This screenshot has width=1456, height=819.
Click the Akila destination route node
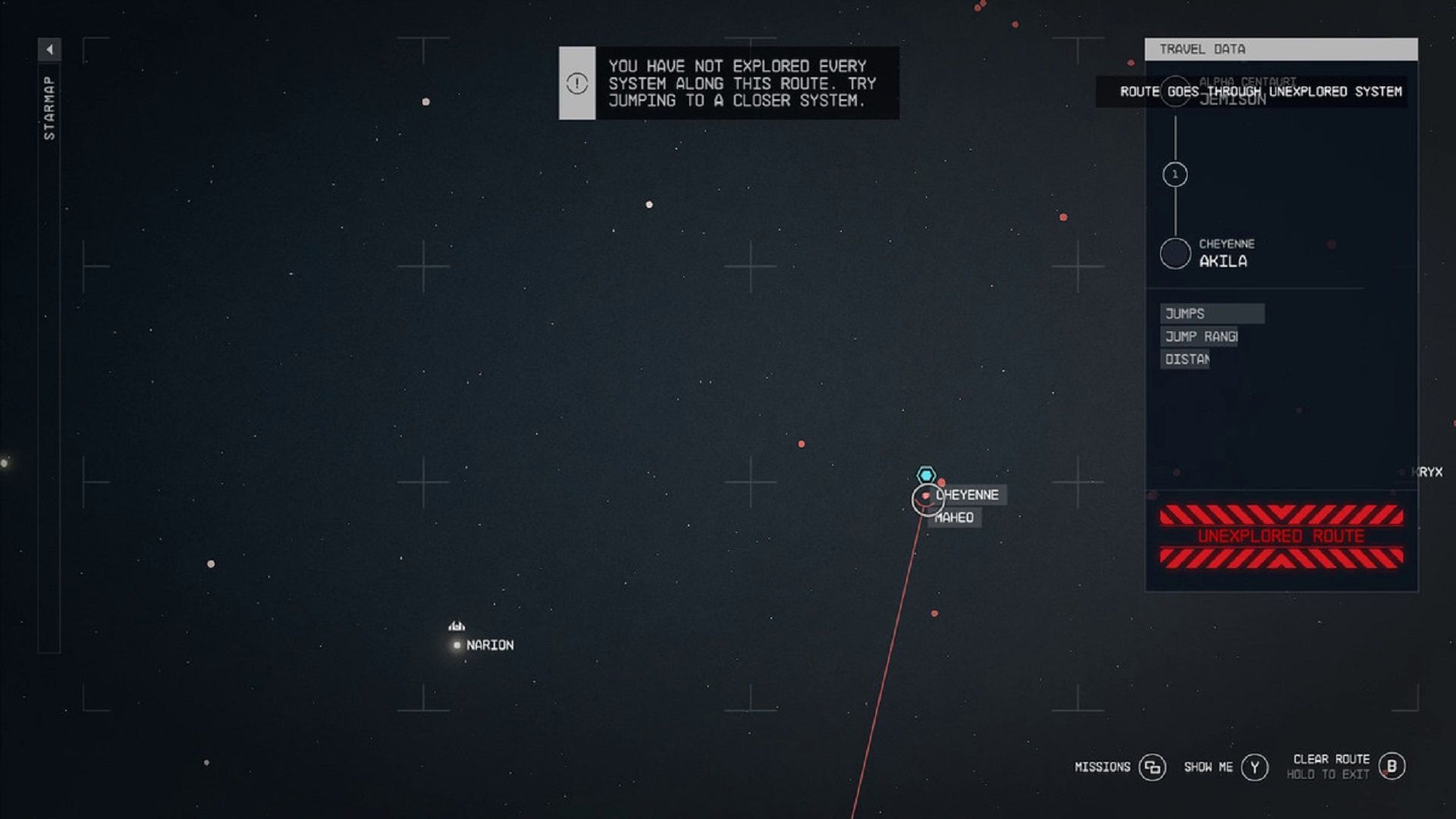click(1175, 253)
